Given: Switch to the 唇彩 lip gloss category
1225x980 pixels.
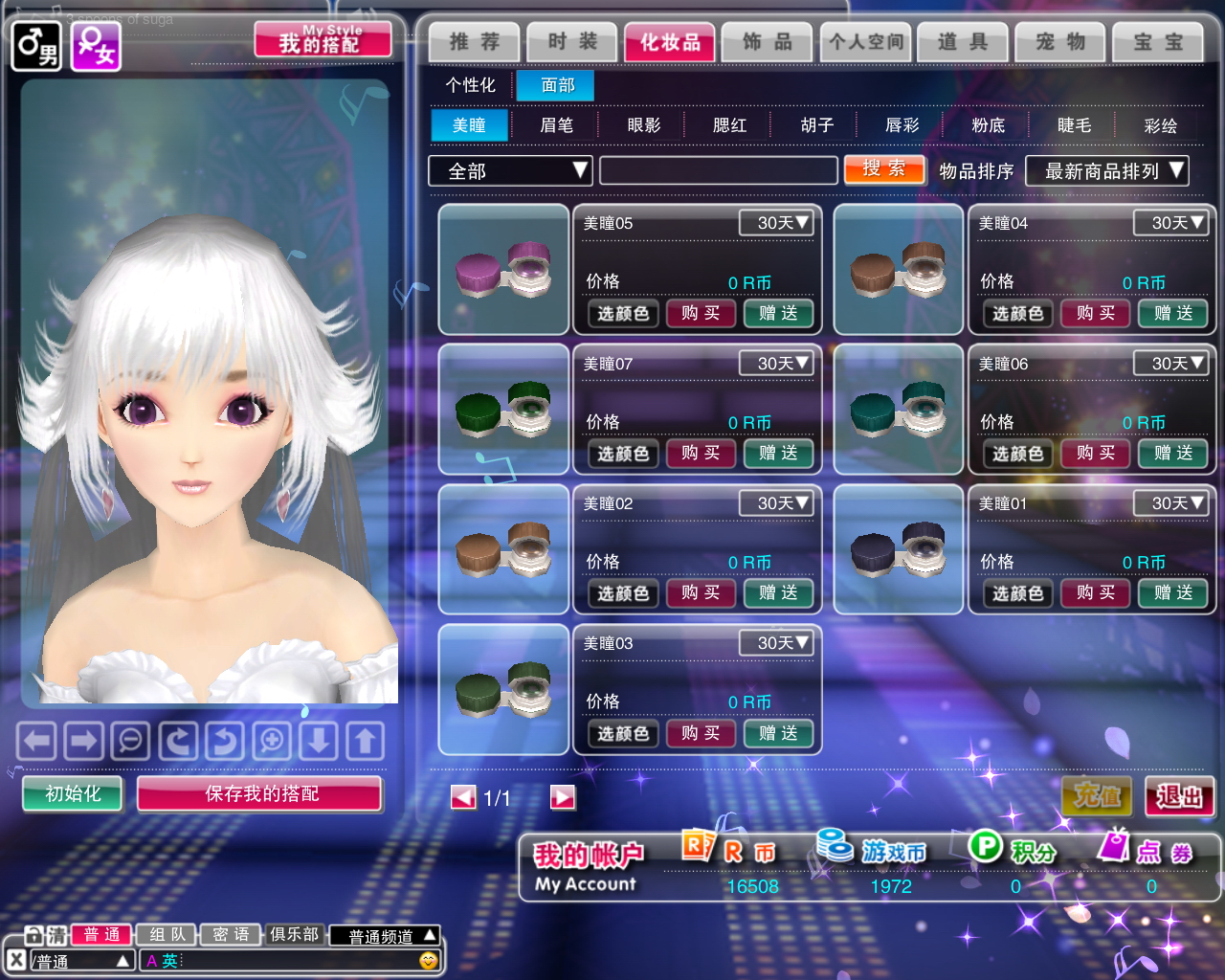Looking at the screenshot, I should 902,125.
